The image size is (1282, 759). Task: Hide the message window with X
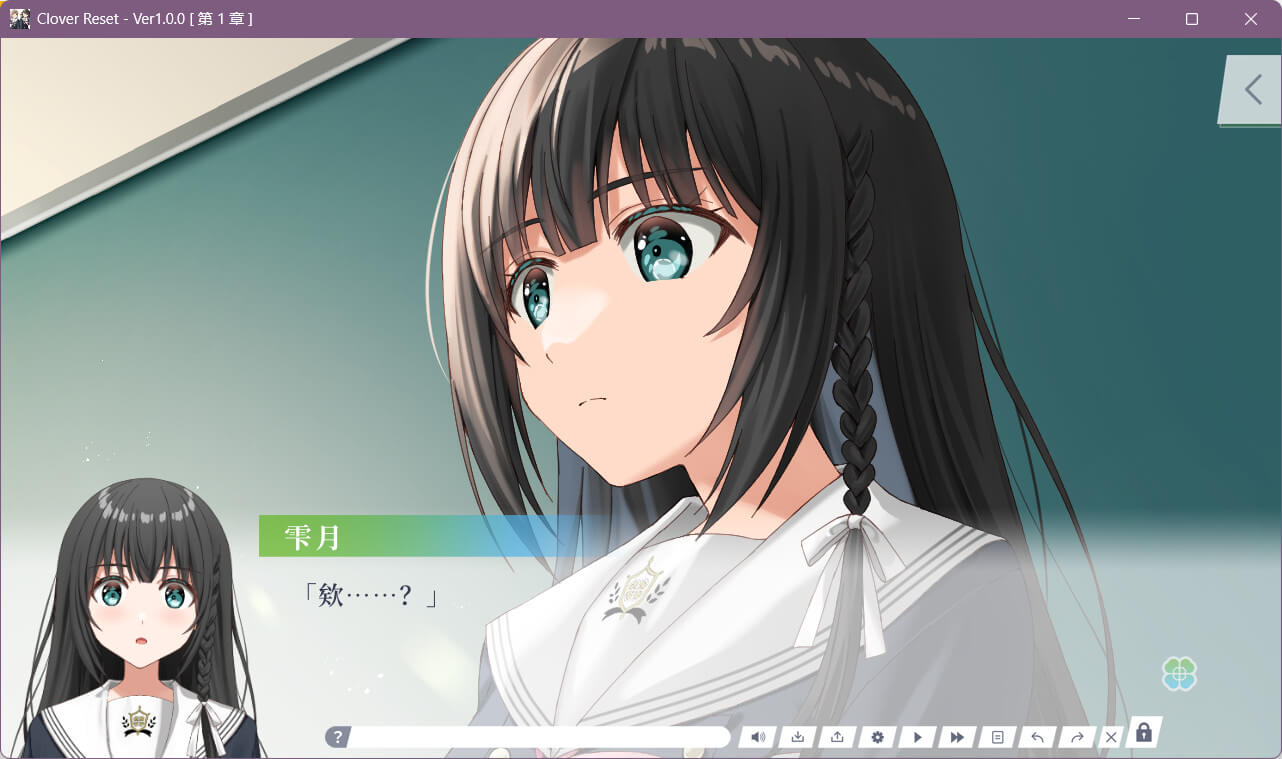(x=1111, y=737)
